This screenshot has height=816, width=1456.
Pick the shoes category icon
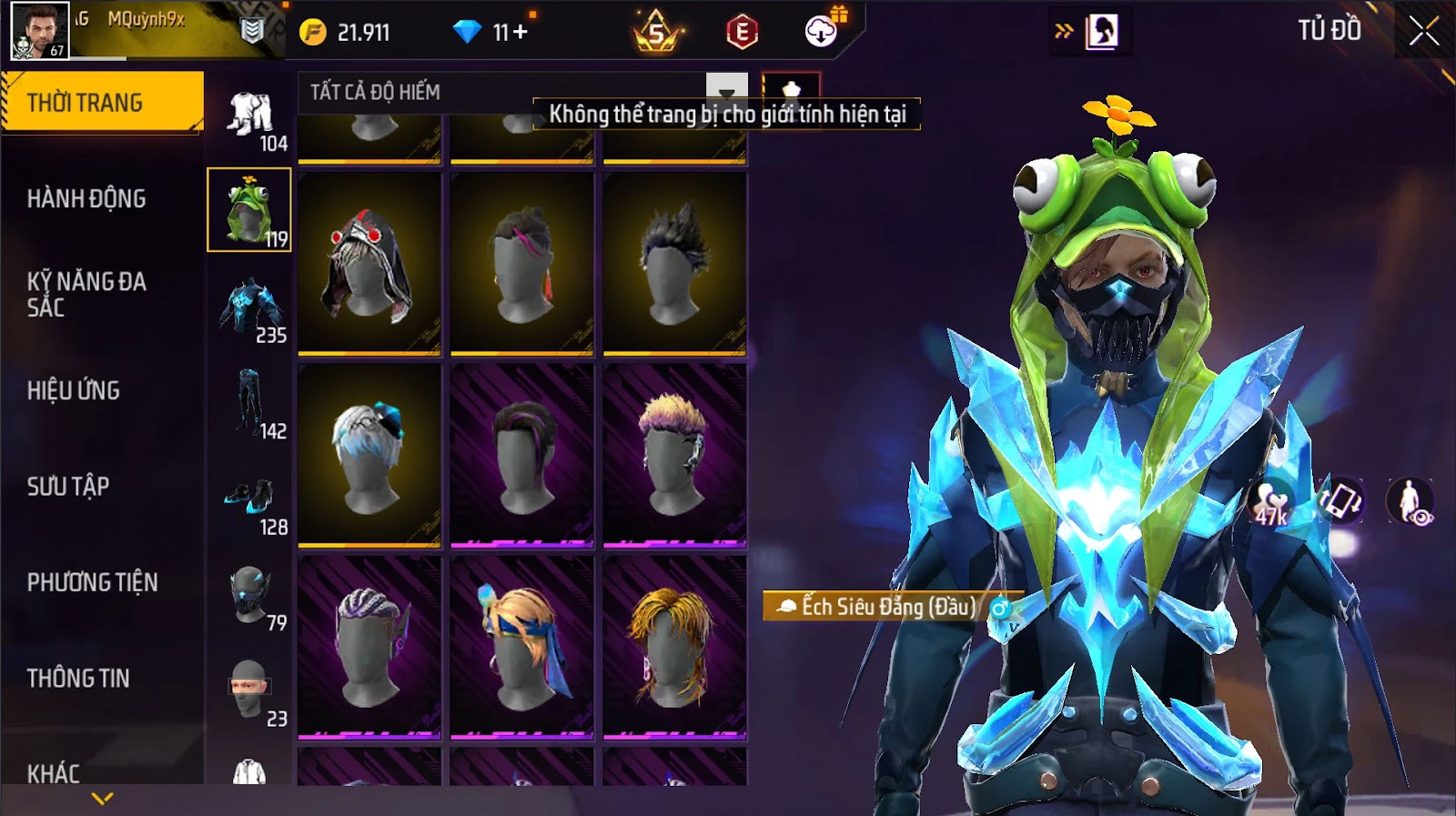tap(250, 499)
